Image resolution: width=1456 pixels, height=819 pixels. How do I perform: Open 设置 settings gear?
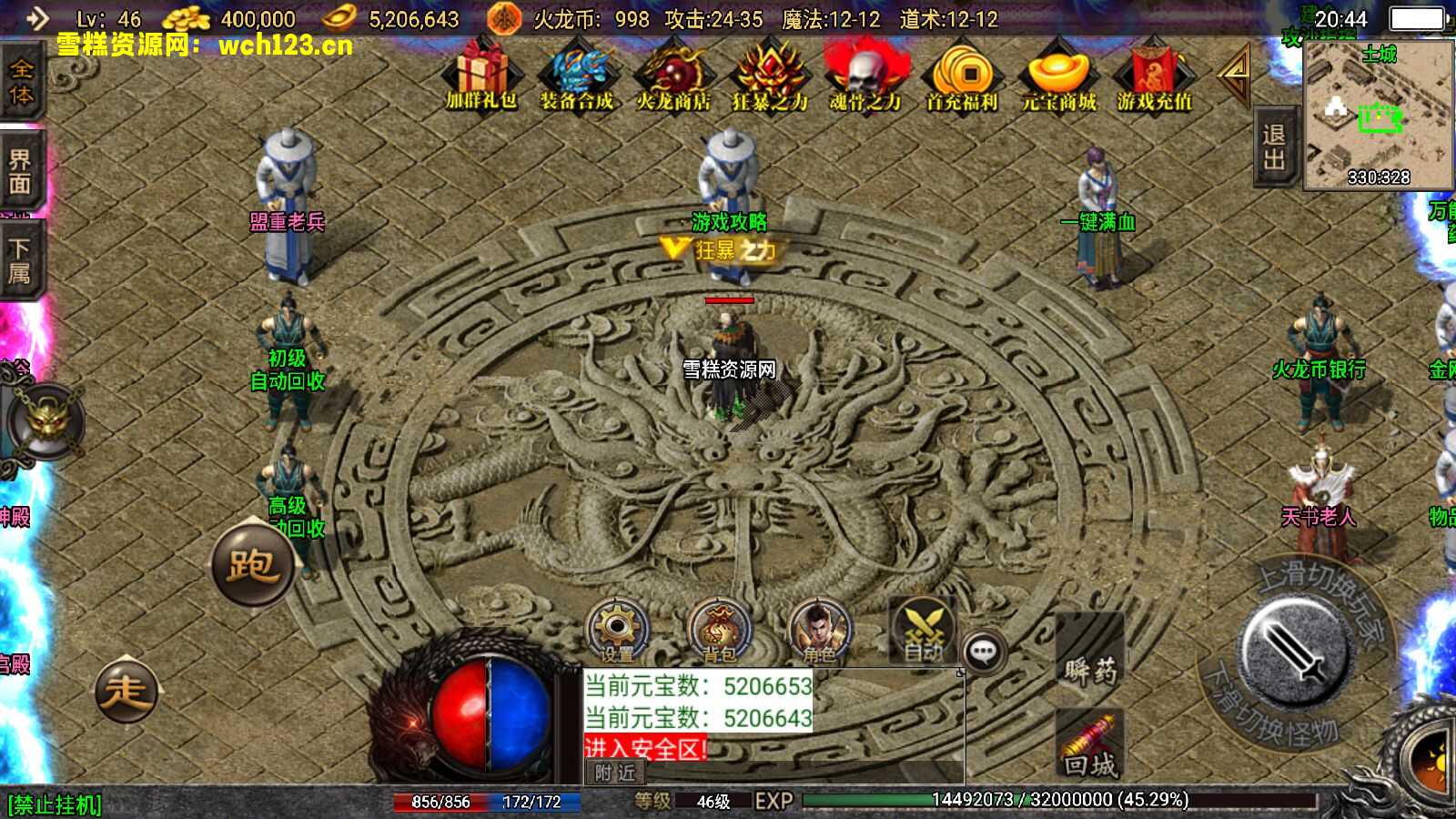(x=617, y=629)
